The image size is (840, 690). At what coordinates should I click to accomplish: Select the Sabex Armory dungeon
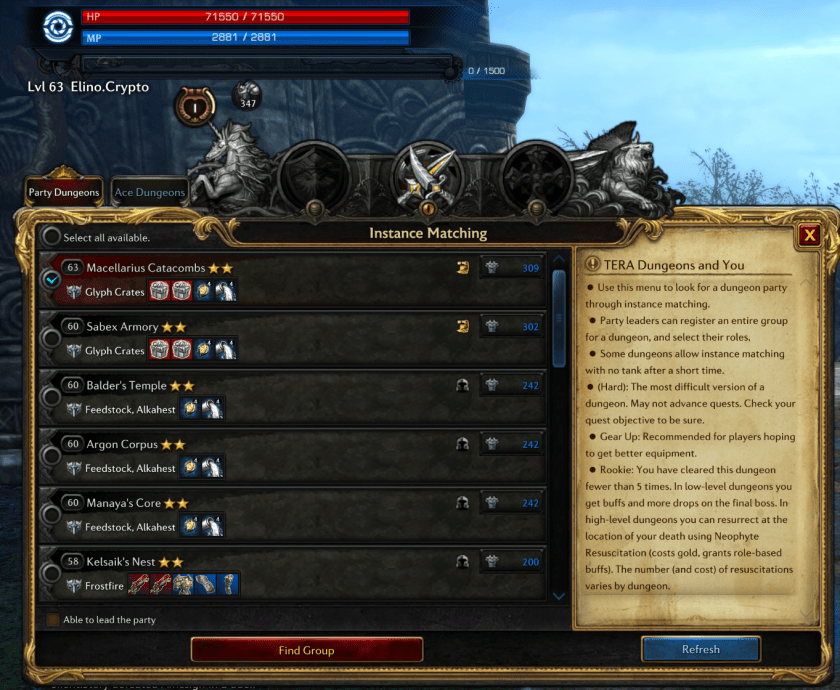tap(50, 339)
